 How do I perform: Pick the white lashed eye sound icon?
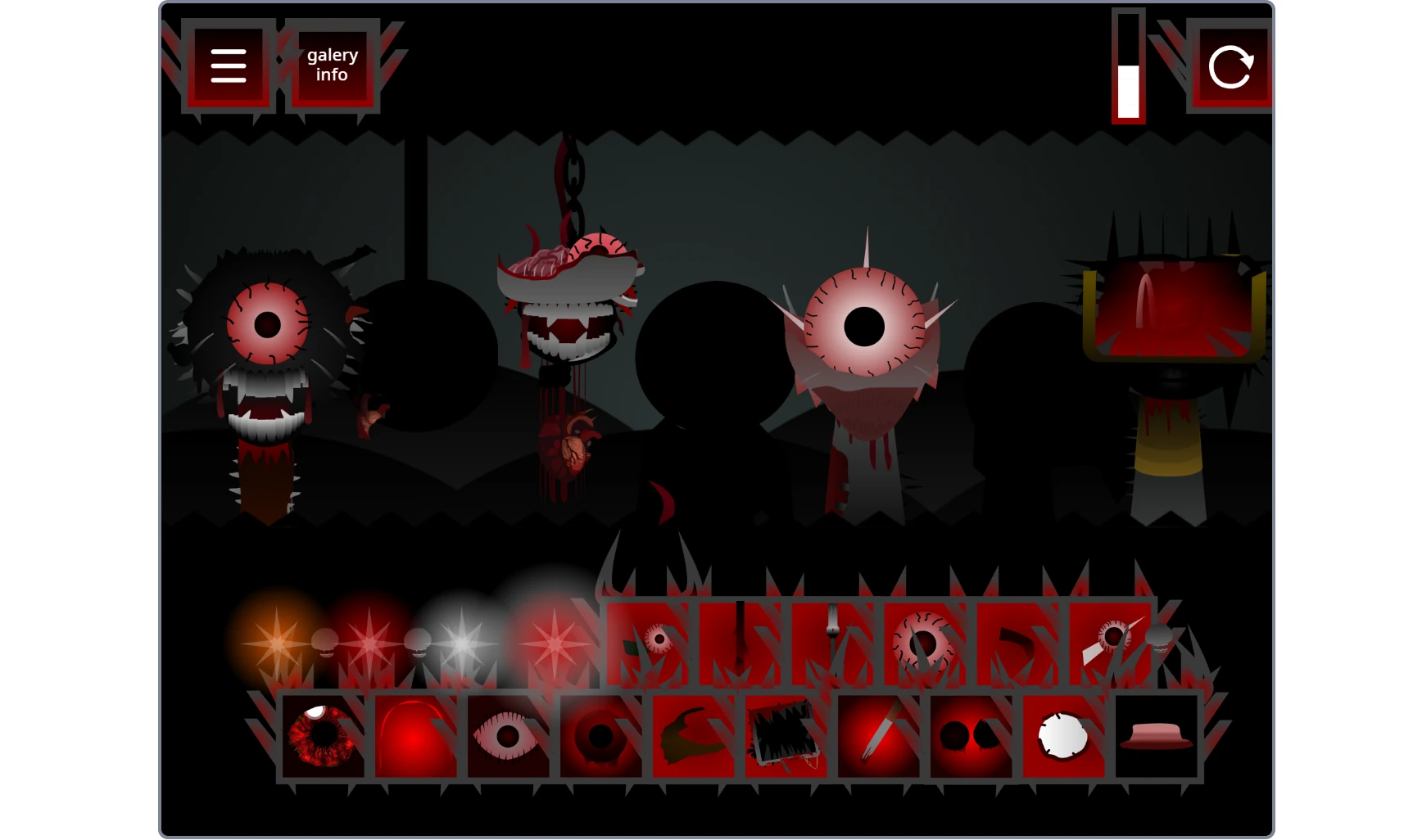(510, 737)
